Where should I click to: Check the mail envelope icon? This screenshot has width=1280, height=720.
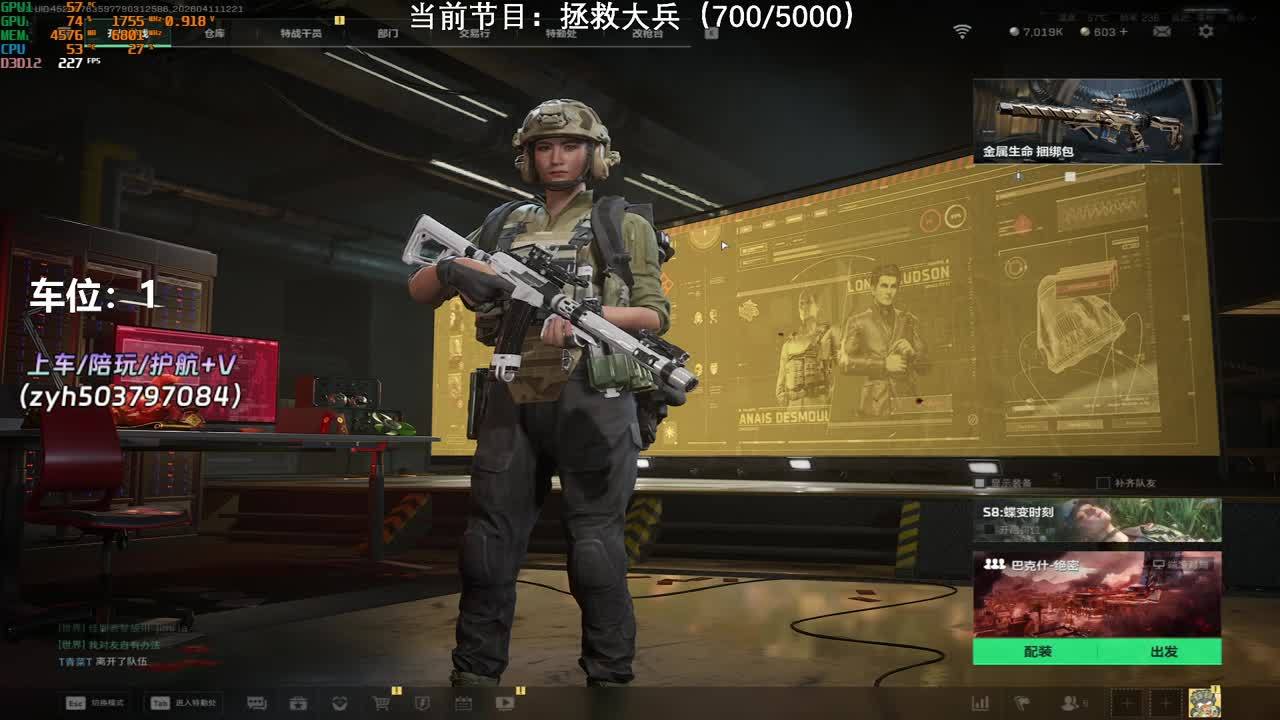(1162, 32)
